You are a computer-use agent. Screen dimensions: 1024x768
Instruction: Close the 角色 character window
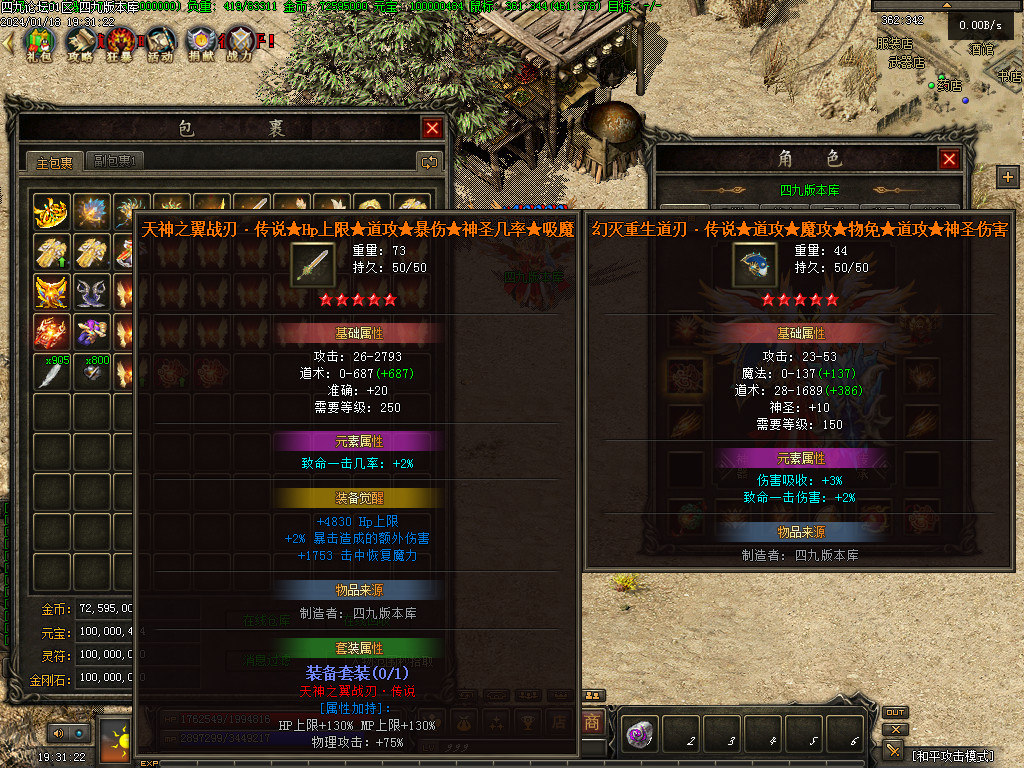pyautogui.click(x=949, y=159)
